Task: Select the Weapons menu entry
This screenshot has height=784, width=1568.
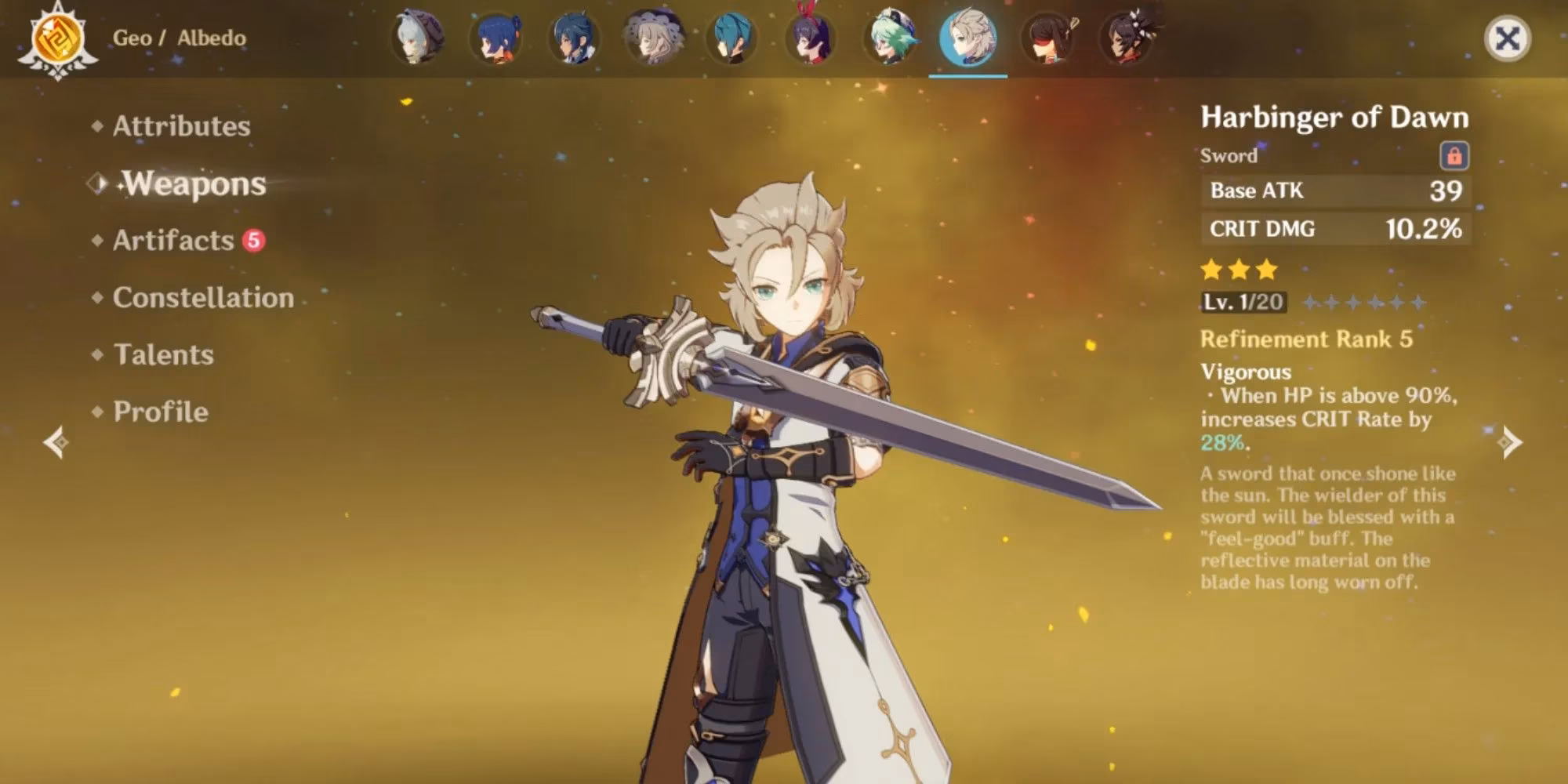Action: pyautogui.click(x=194, y=183)
